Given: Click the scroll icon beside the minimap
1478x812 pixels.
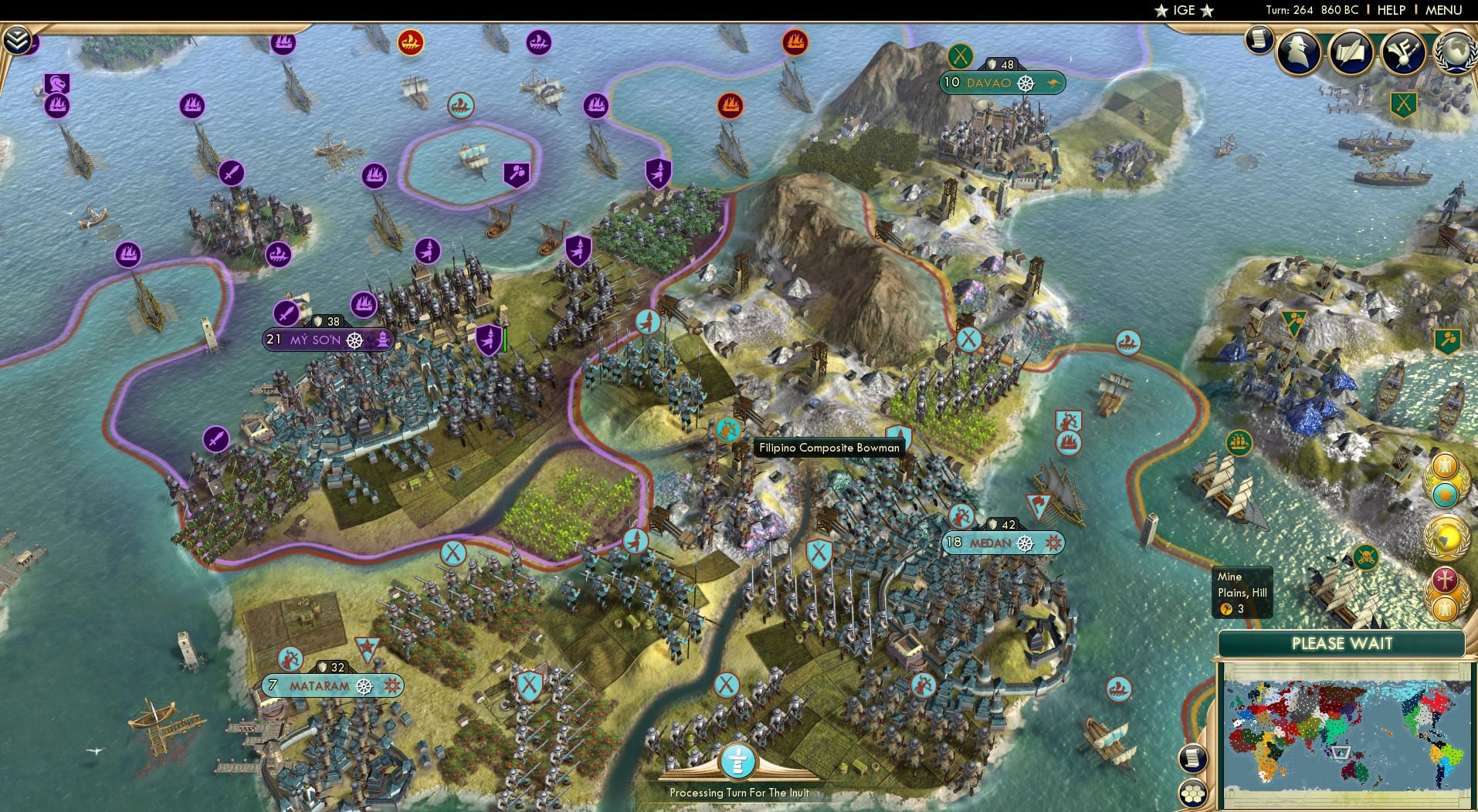Looking at the screenshot, I should pyautogui.click(x=1192, y=759).
